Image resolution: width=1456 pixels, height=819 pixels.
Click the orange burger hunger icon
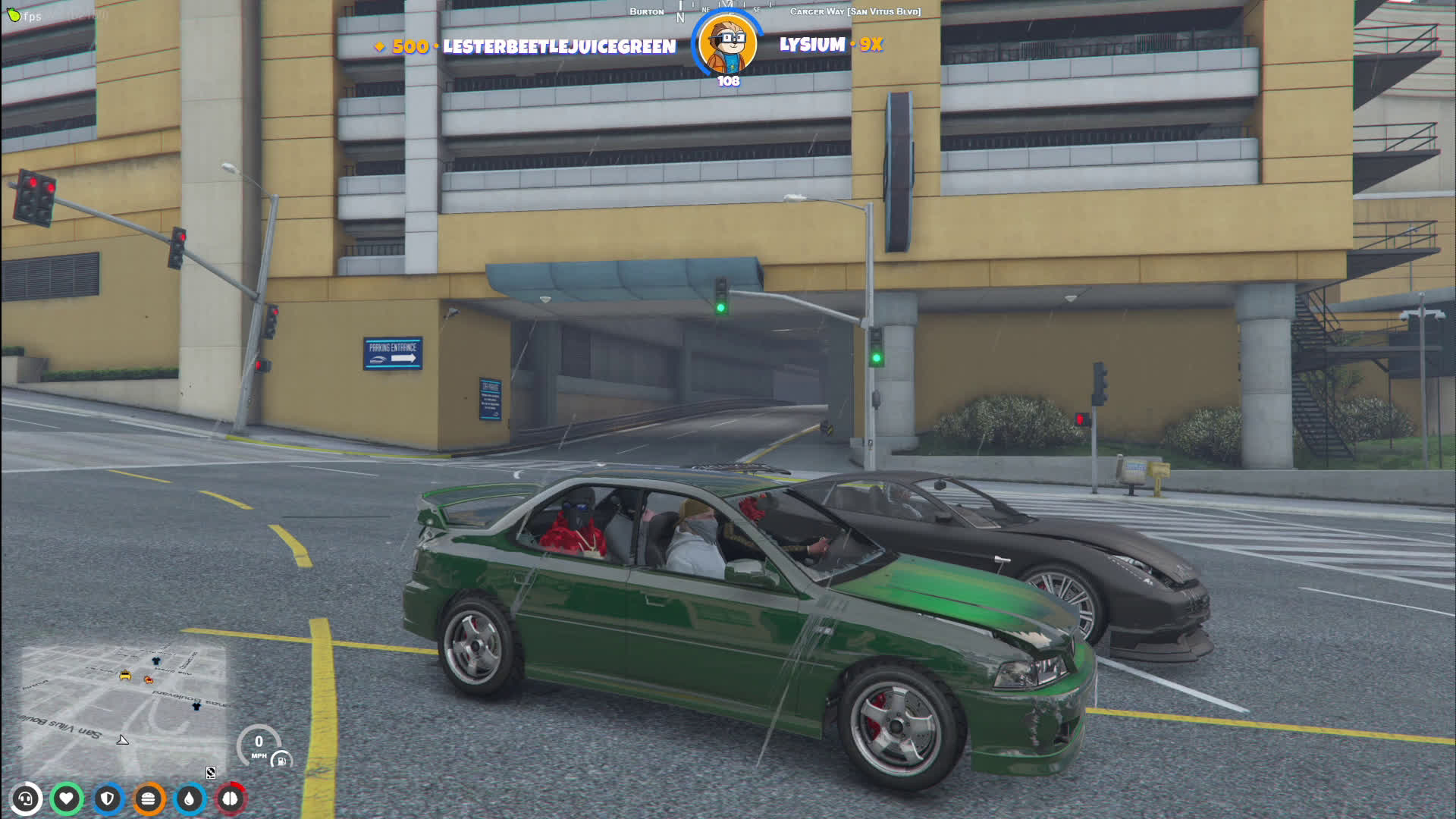pyautogui.click(x=149, y=799)
